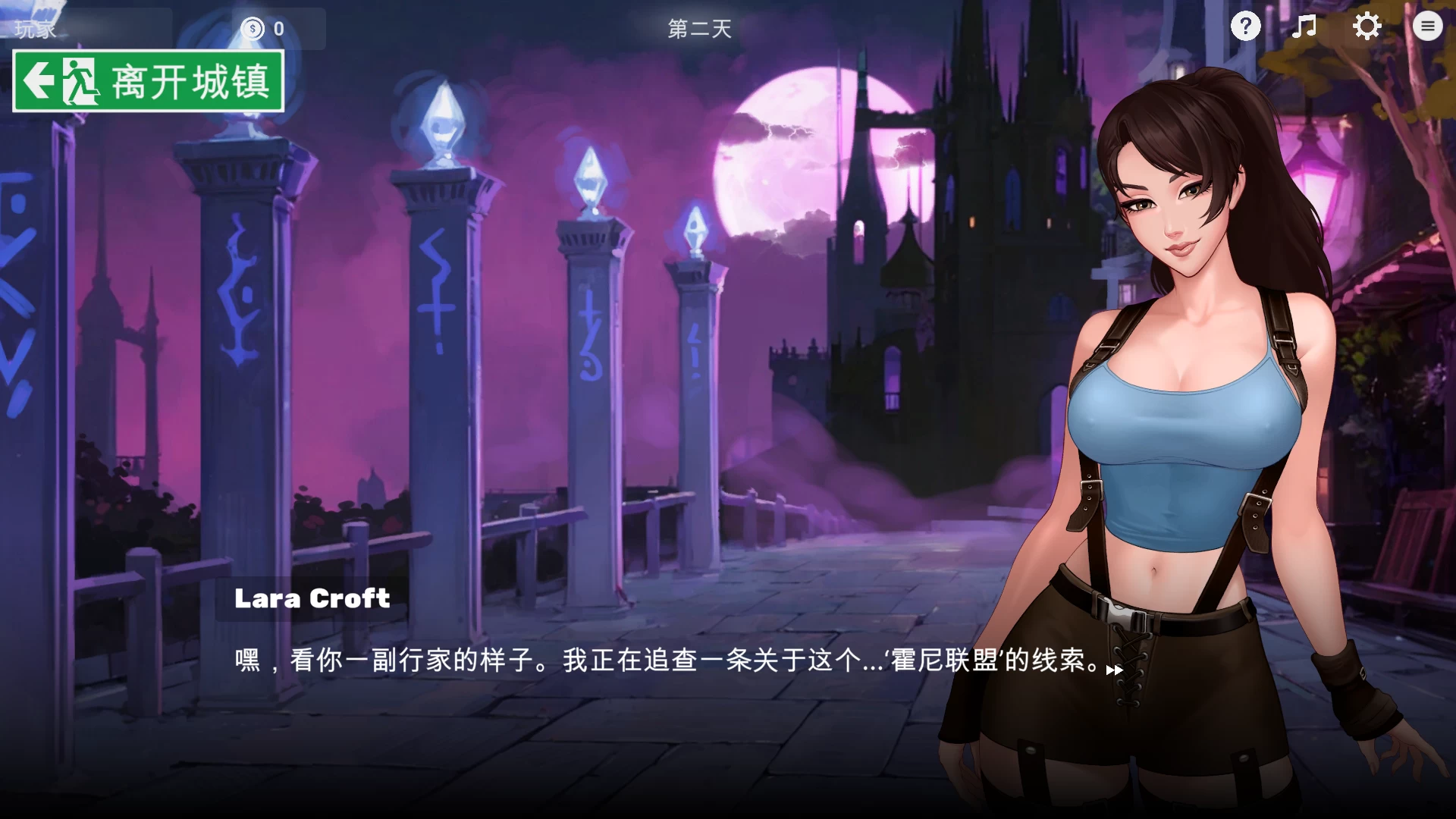
Task: Click the exit-door icon on the green sign
Action: pyautogui.click(x=80, y=82)
